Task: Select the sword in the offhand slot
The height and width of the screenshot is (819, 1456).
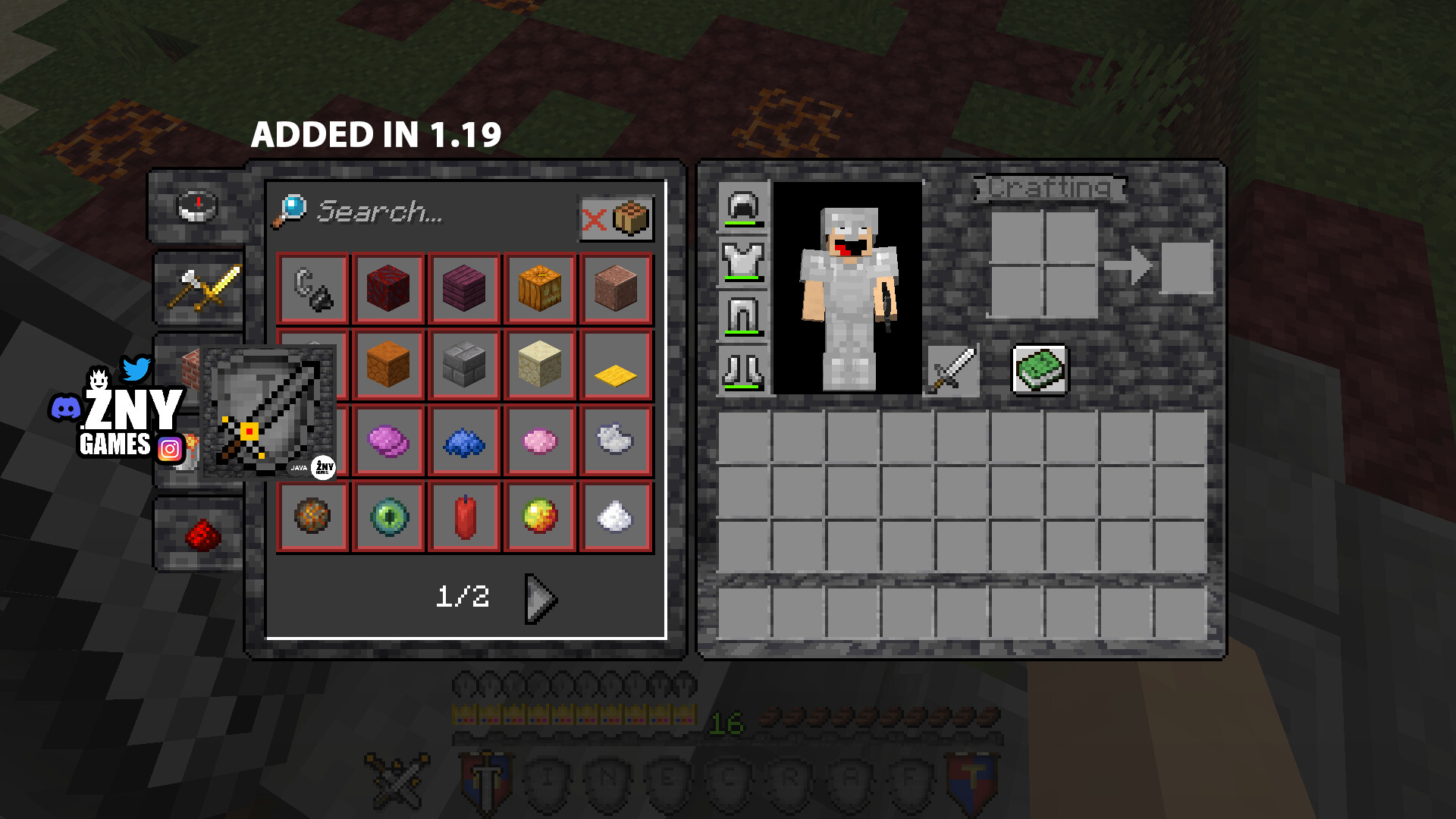Action: pyautogui.click(x=952, y=370)
